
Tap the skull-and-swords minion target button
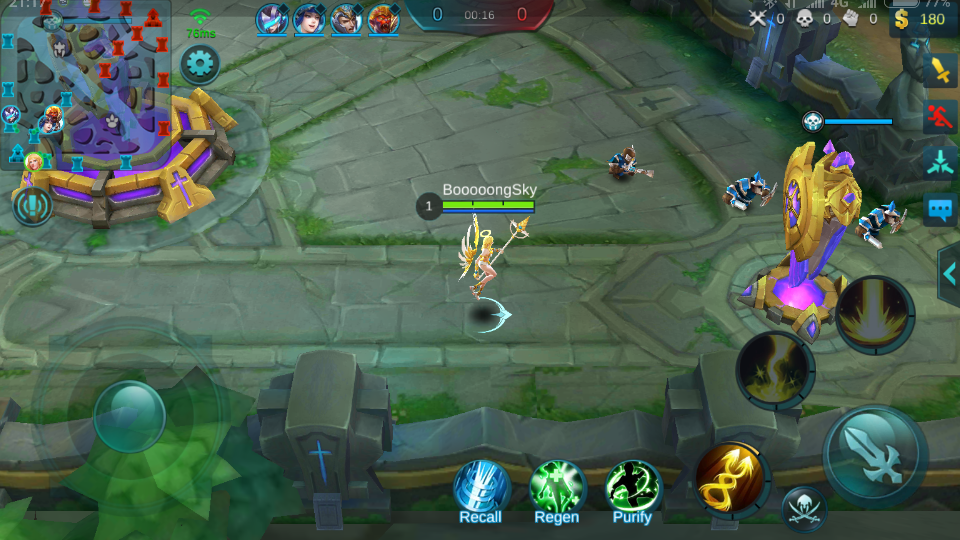click(x=803, y=509)
